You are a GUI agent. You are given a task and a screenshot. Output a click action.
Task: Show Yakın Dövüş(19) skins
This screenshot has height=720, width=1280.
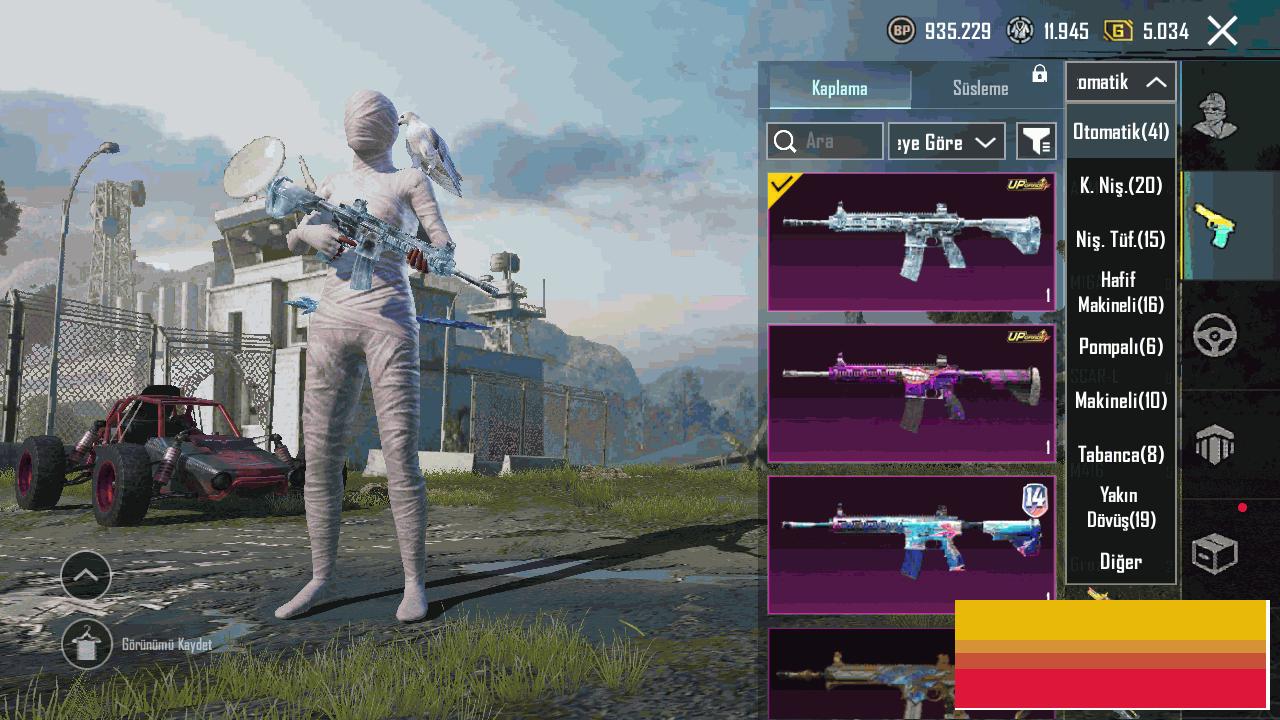point(1121,507)
